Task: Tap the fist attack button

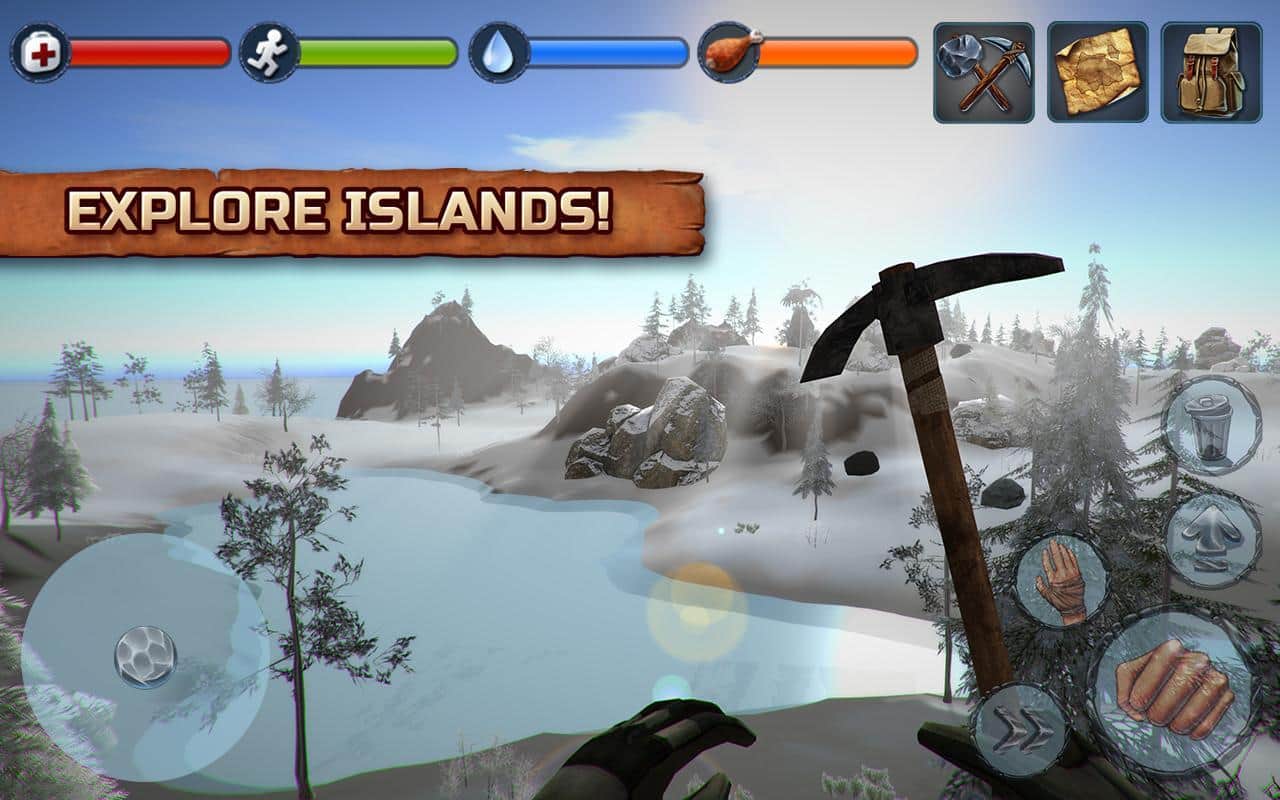Action: [x=1173, y=691]
